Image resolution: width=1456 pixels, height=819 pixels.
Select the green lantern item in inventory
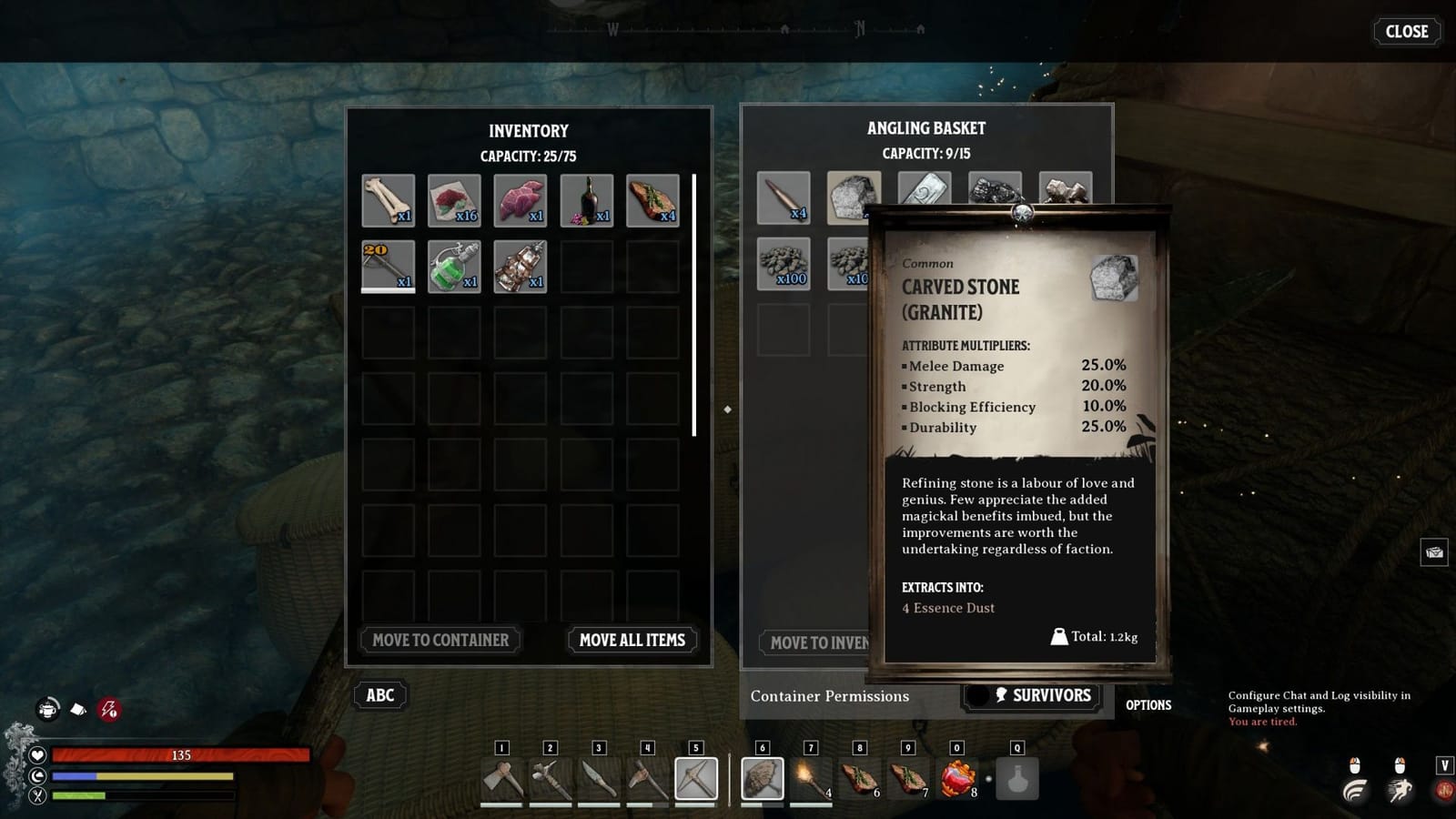pos(454,264)
